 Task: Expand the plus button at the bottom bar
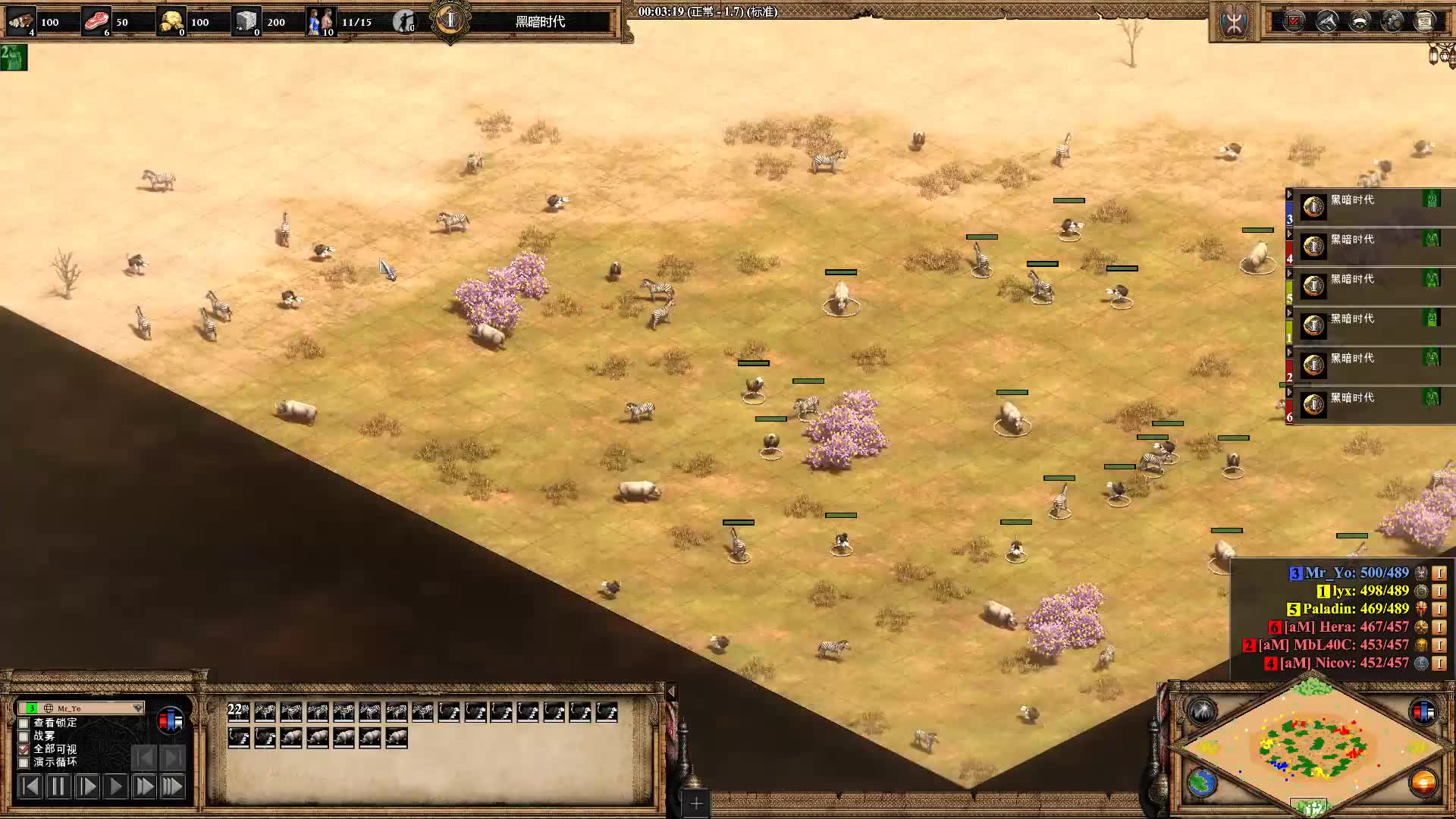[696, 802]
